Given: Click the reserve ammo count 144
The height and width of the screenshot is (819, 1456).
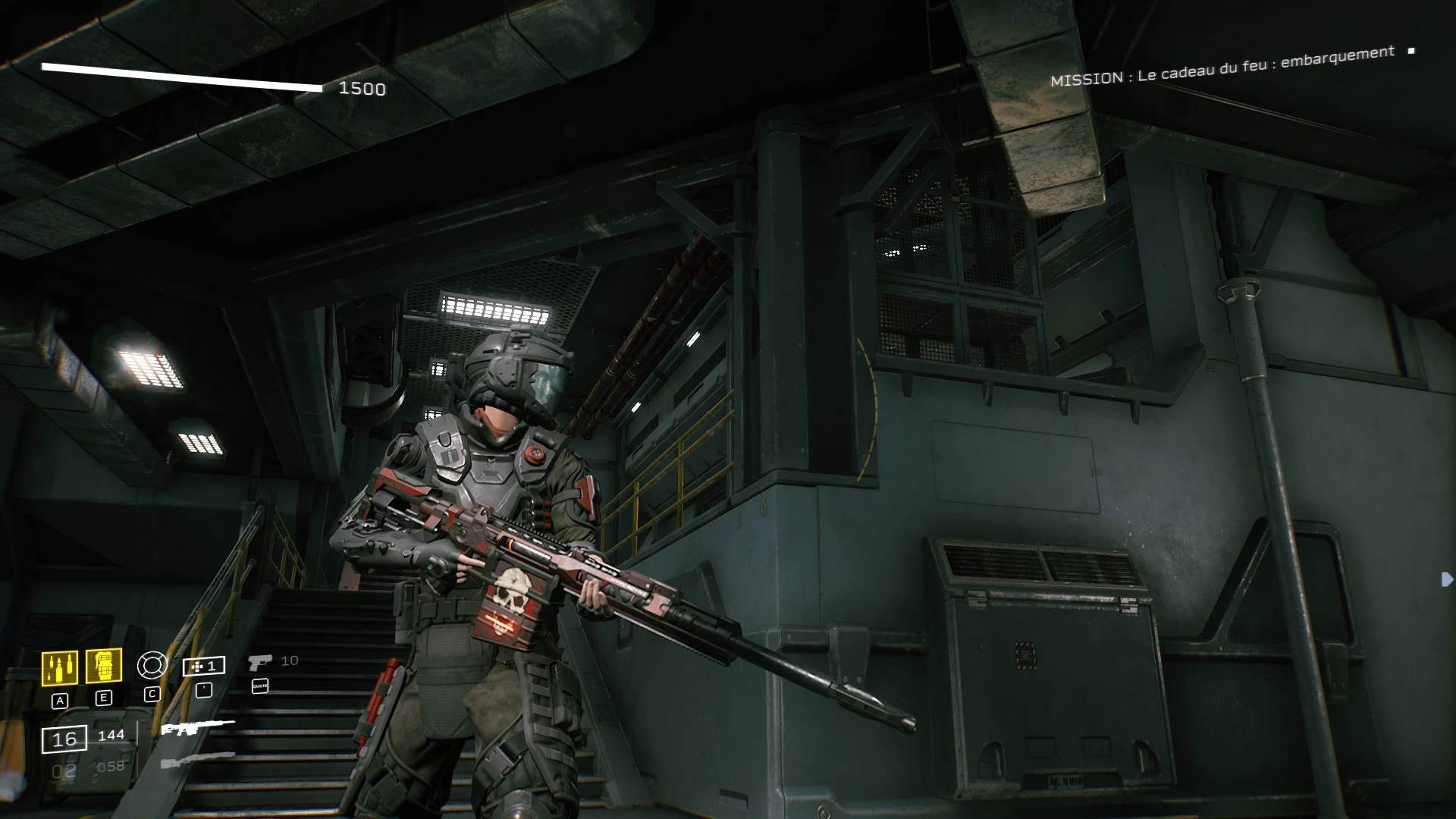Looking at the screenshot, I should tap(111, 734).
